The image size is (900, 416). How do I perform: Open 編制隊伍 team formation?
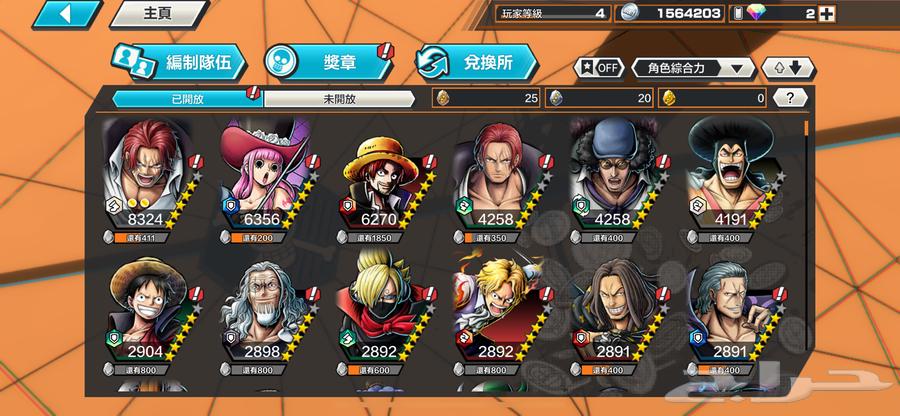[x=177, y=62]
